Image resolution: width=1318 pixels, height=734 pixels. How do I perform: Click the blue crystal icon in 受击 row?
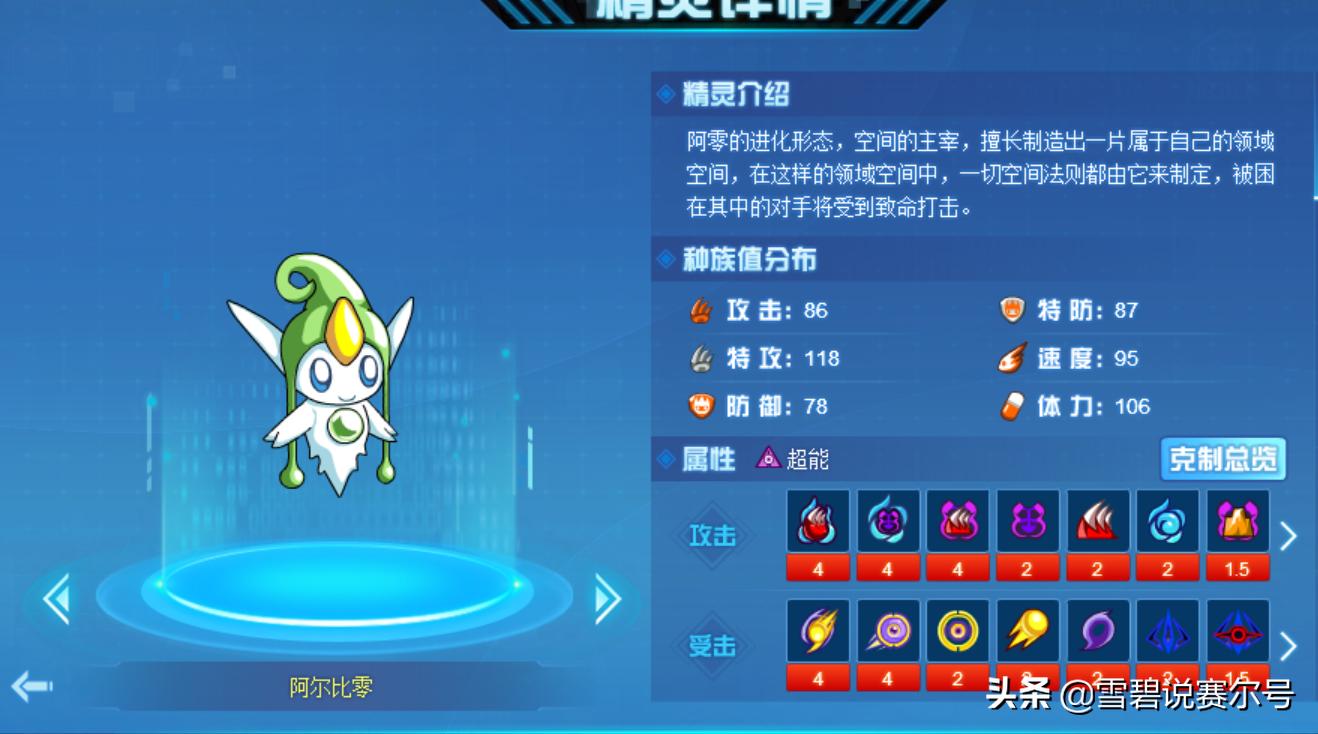pos(1167,630)
